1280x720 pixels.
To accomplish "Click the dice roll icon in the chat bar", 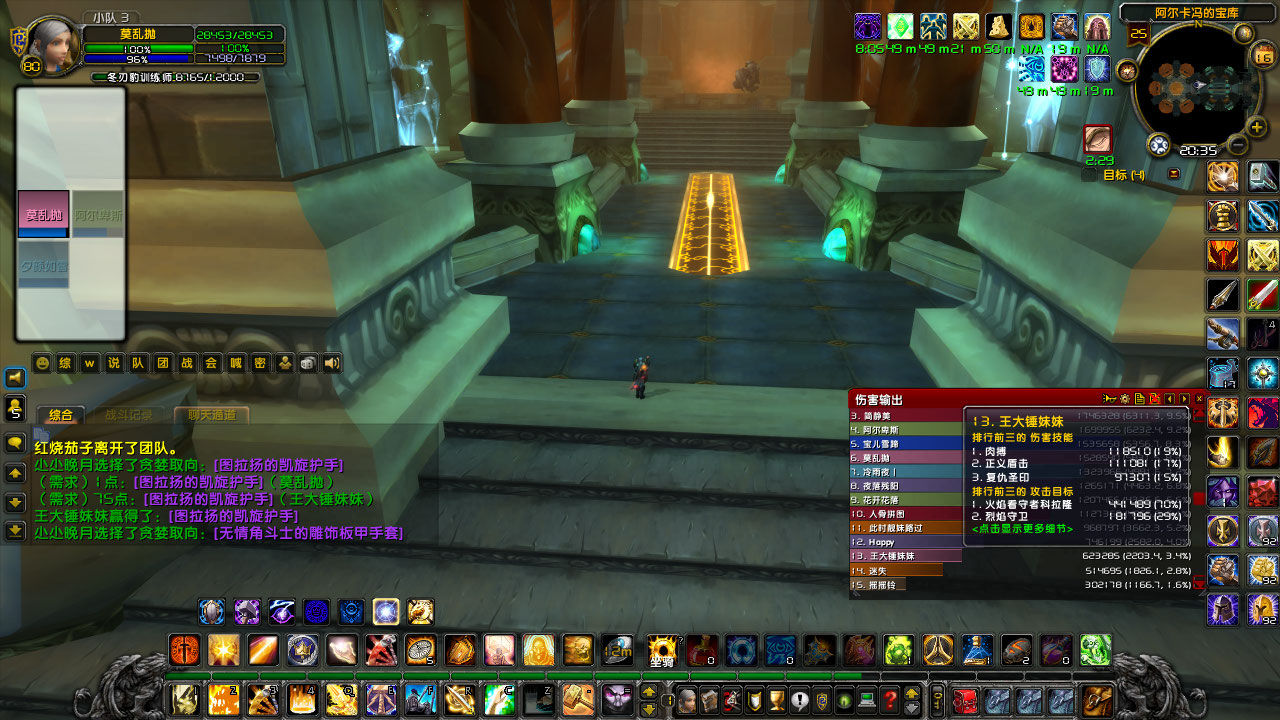I will (x=307, y=363).
